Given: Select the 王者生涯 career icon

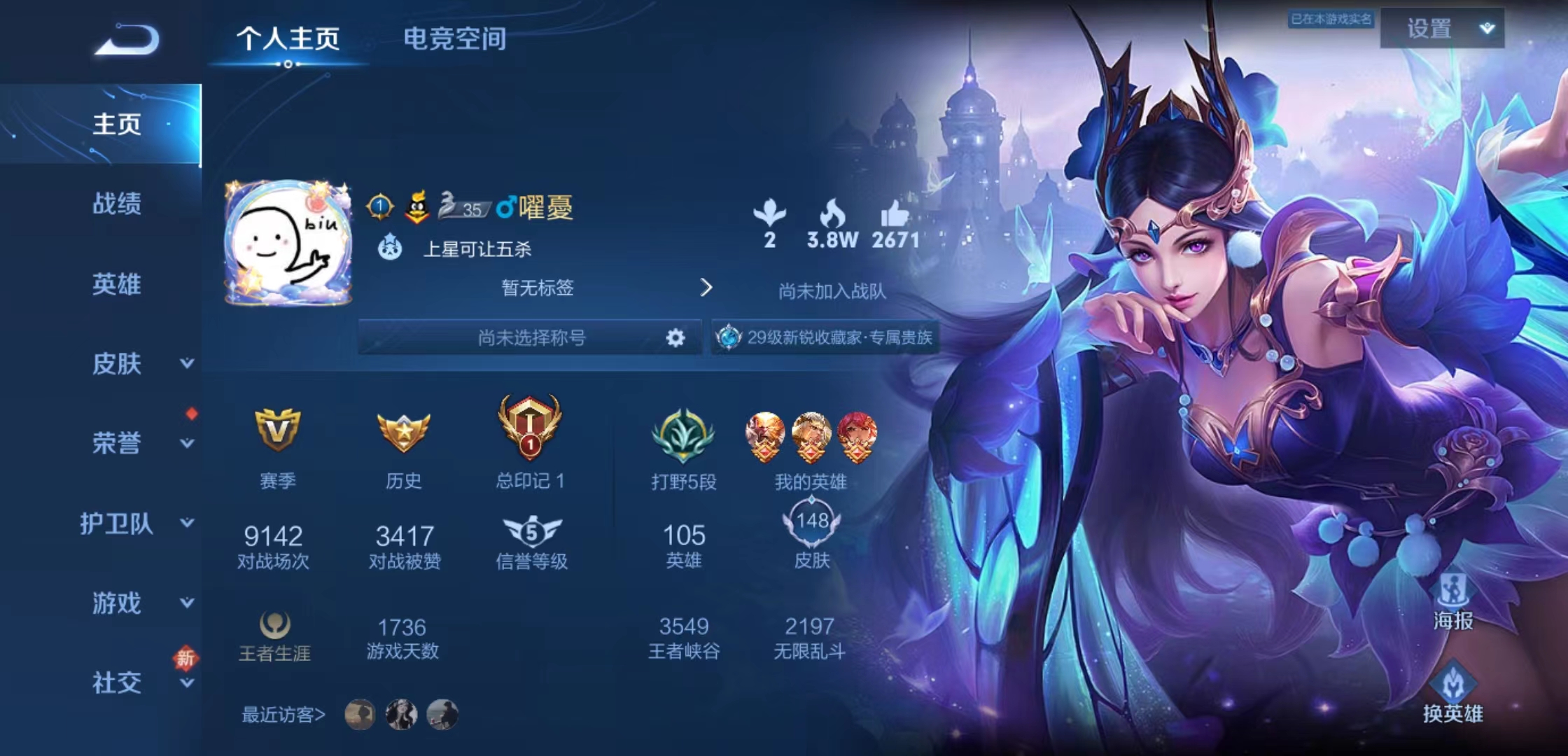Looking at the screenshot, I should point(274,624).
